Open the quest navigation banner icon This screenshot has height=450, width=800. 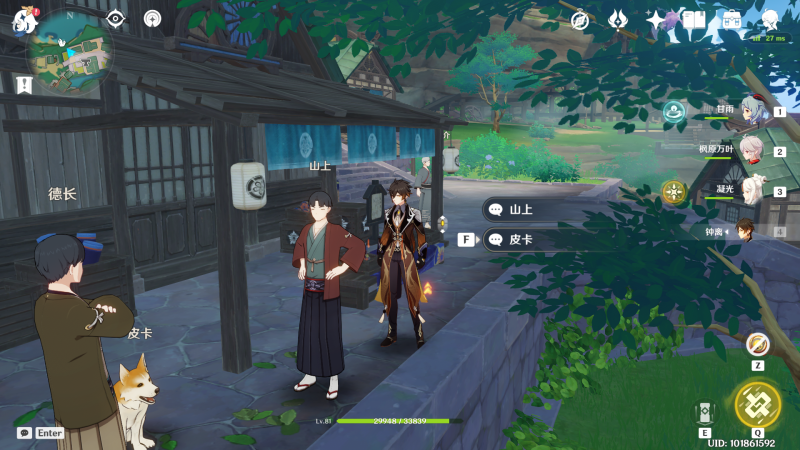pos(24,86)
